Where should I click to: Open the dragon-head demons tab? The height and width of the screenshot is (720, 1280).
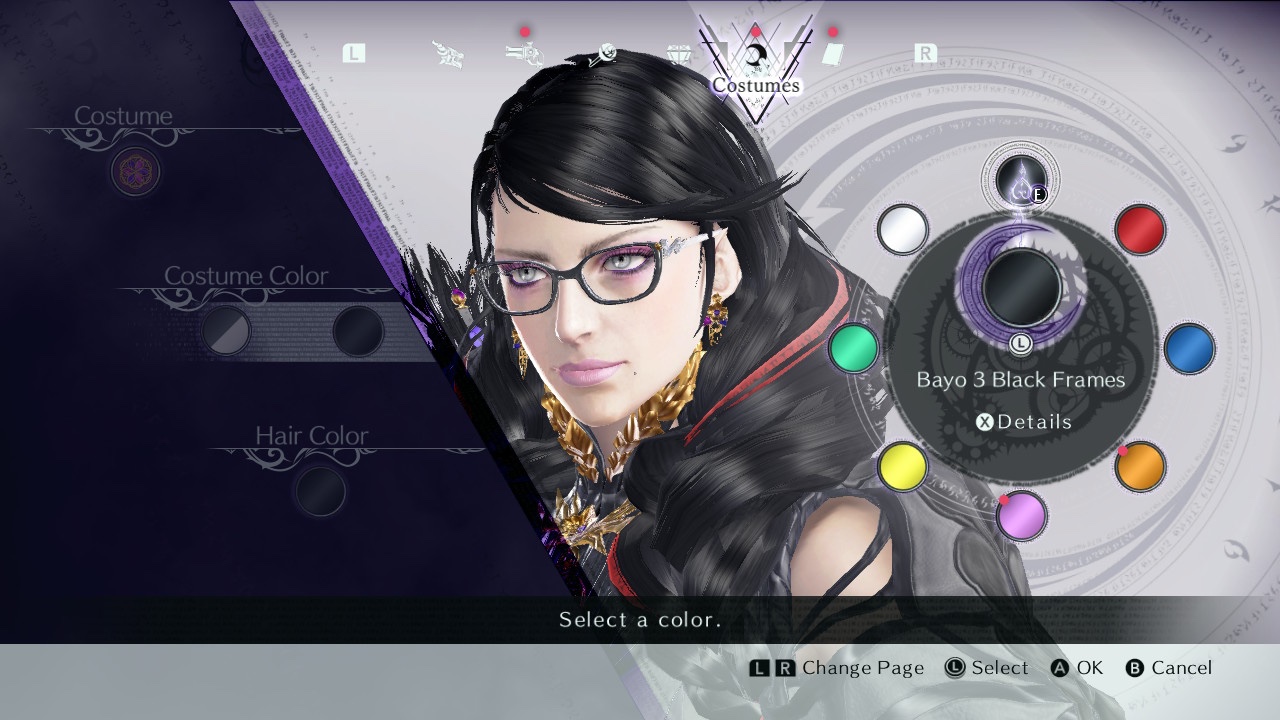[448, 54]
